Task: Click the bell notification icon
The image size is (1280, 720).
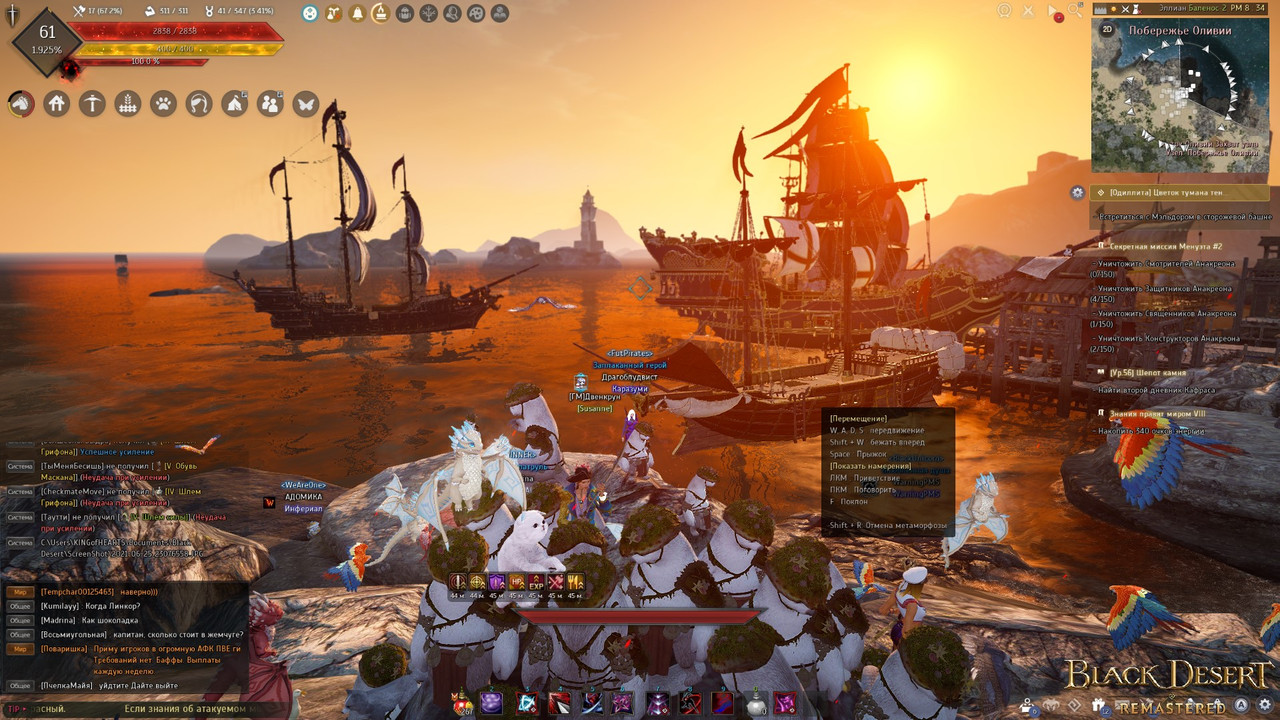Action: 357,13
